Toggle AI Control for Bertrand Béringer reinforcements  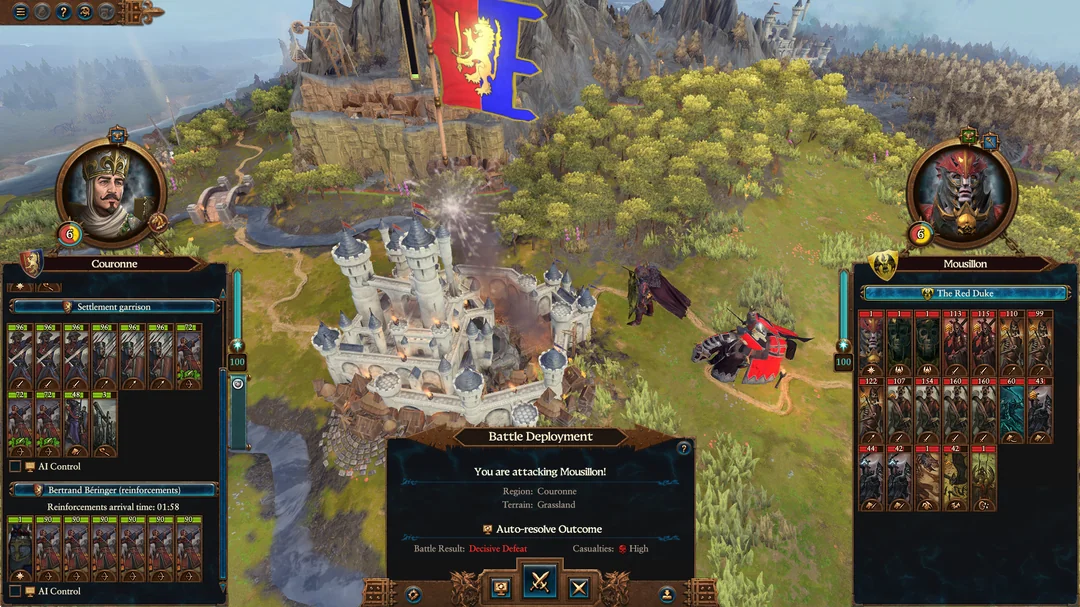coord(15,591)
